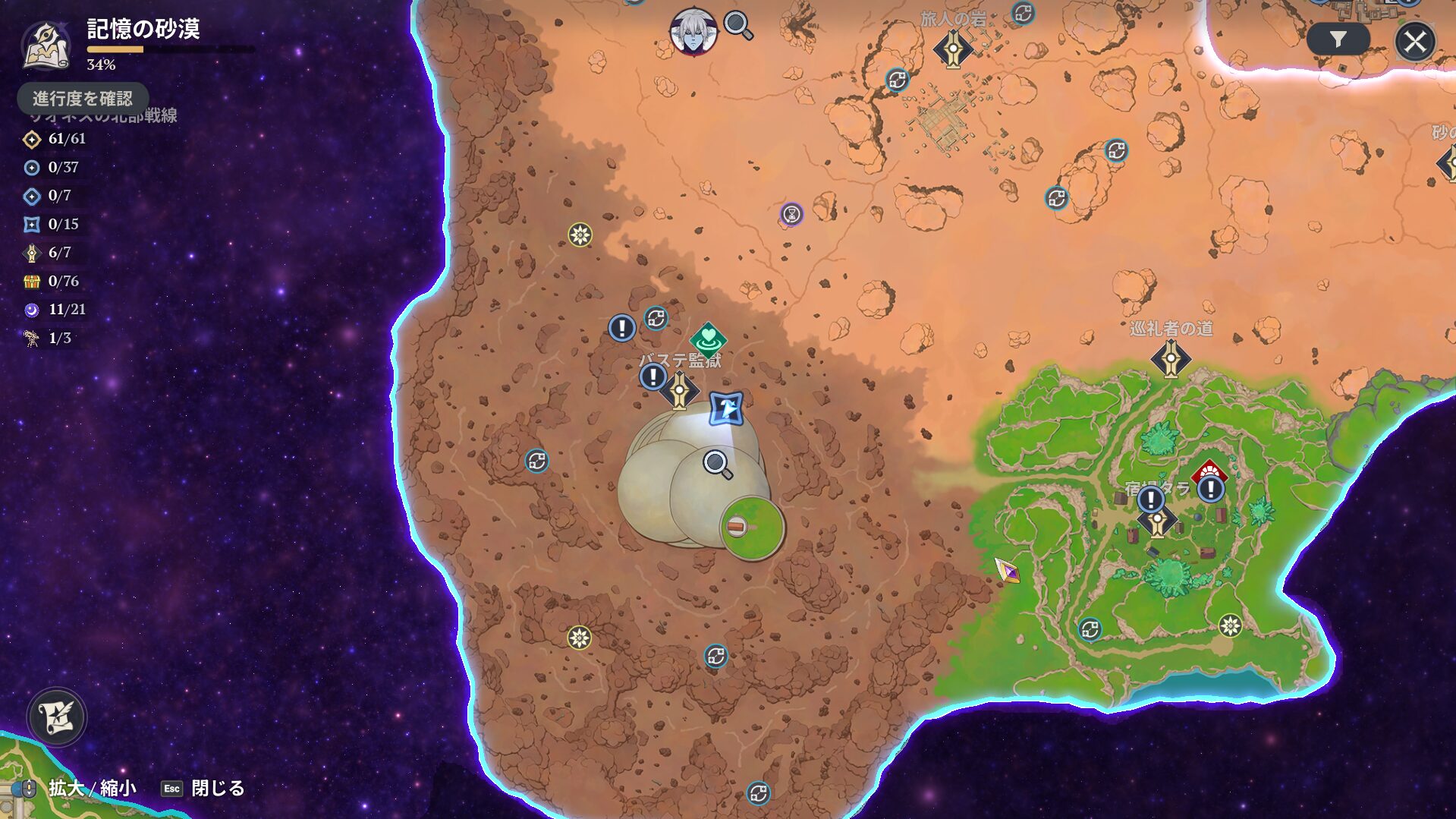The height and width of the screenshot is (819, 1456).
Task: Open the quill scroll button at bottom left
Action: tap(57, 717)
